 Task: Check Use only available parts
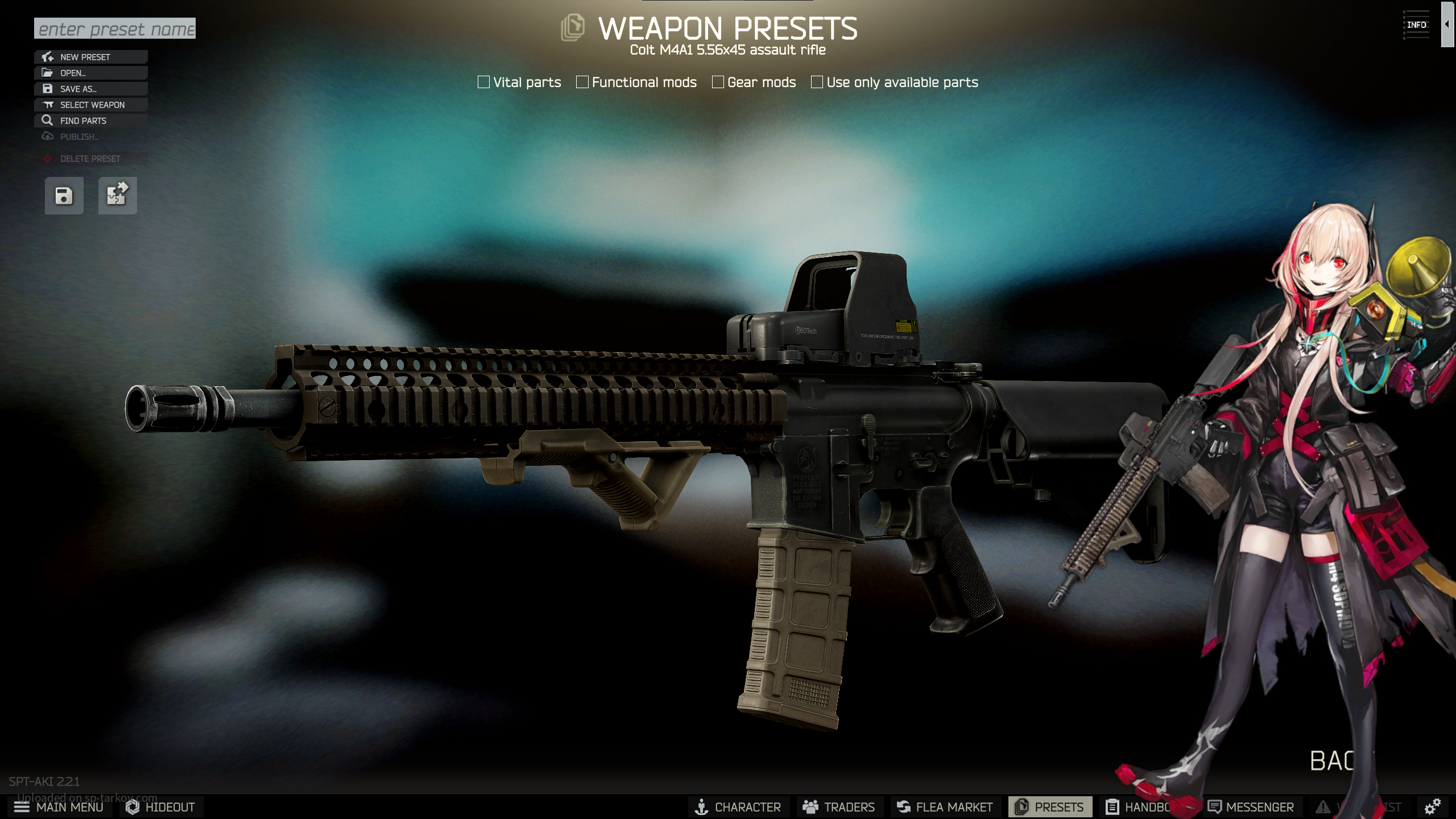click(817, 82)
